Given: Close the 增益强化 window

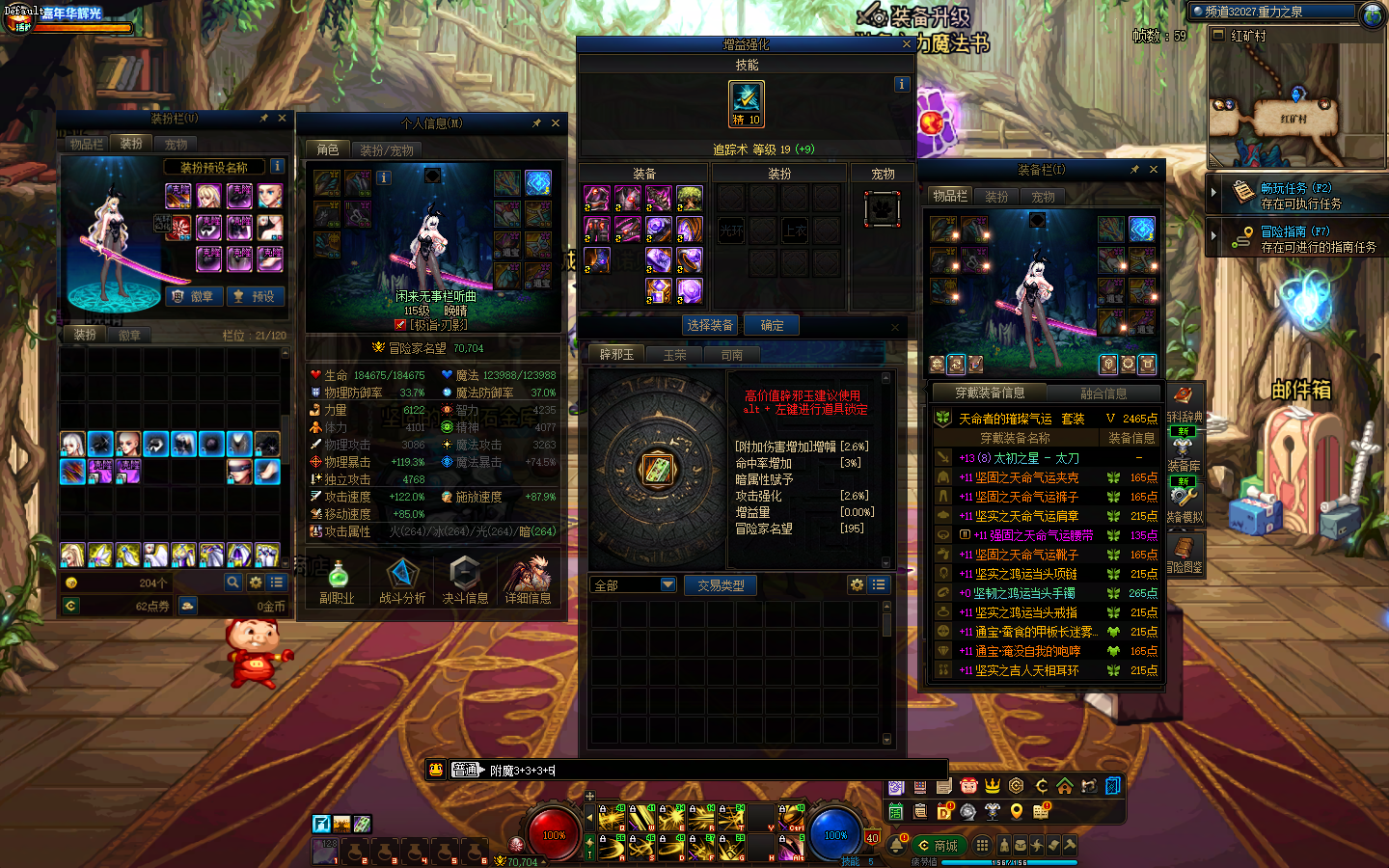Looking at the screenshot, I should pos(906,44).
